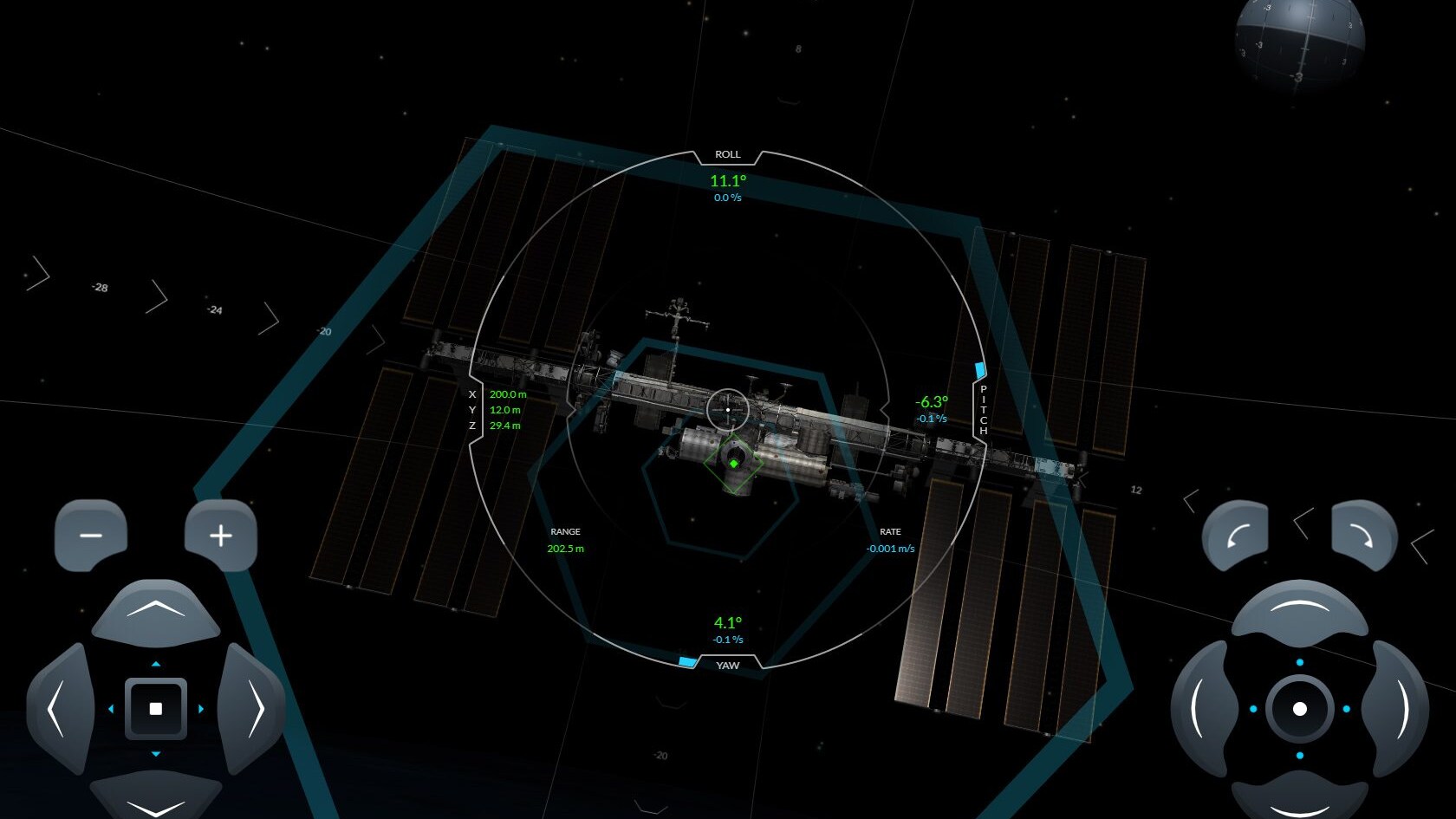Roll right using the clockwise arrow button
The image size is (1456, 819).
coord(1364,537)
